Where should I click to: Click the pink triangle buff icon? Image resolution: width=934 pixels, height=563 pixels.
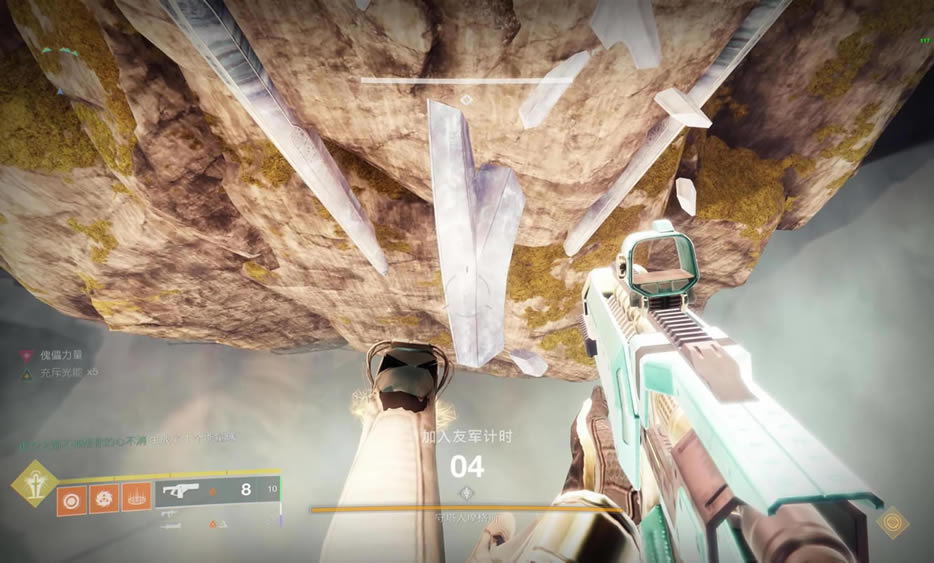(x=27, y=355)
